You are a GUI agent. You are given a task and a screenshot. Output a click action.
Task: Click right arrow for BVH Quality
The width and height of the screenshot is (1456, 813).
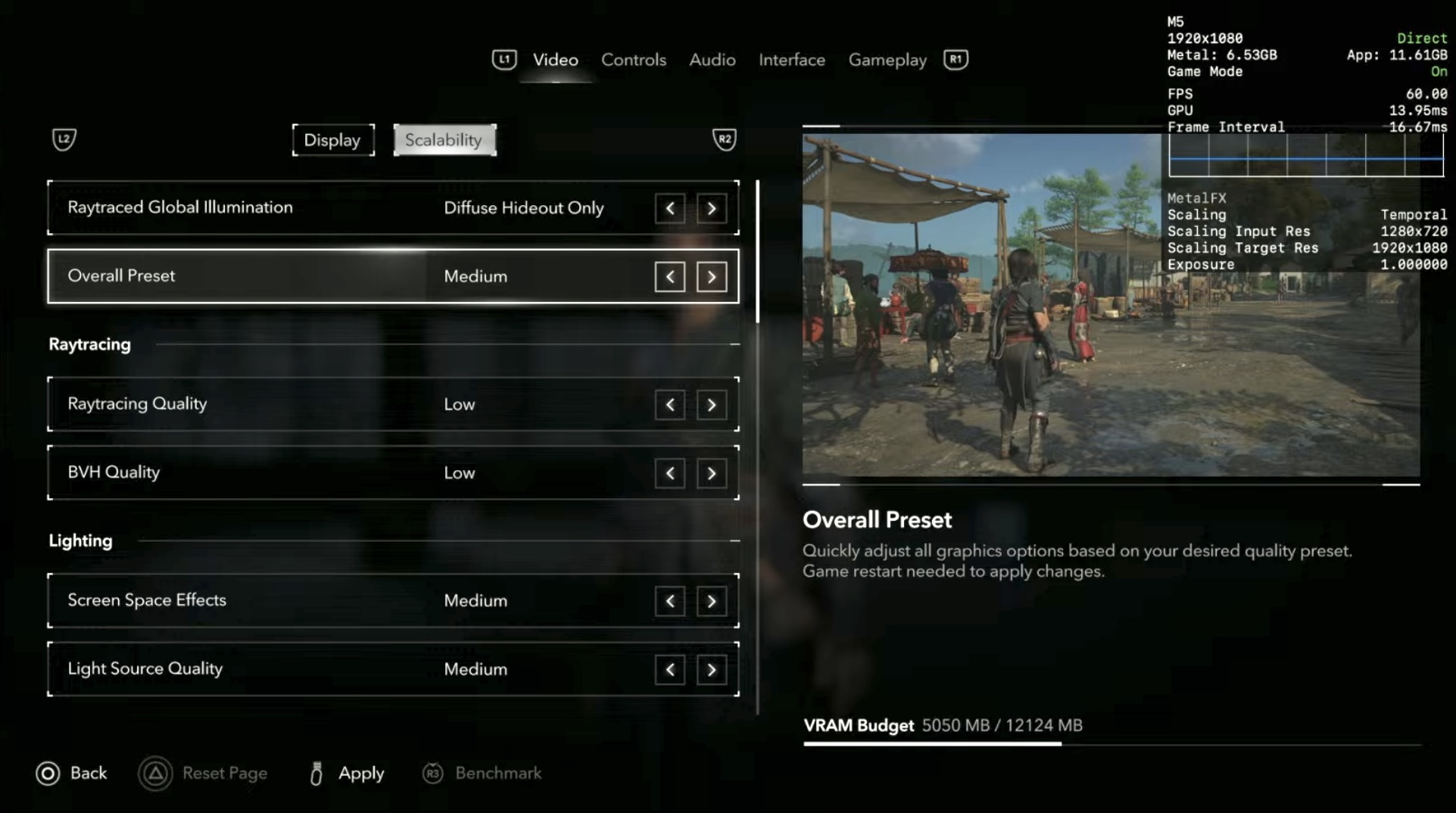[x=711, y=473]
